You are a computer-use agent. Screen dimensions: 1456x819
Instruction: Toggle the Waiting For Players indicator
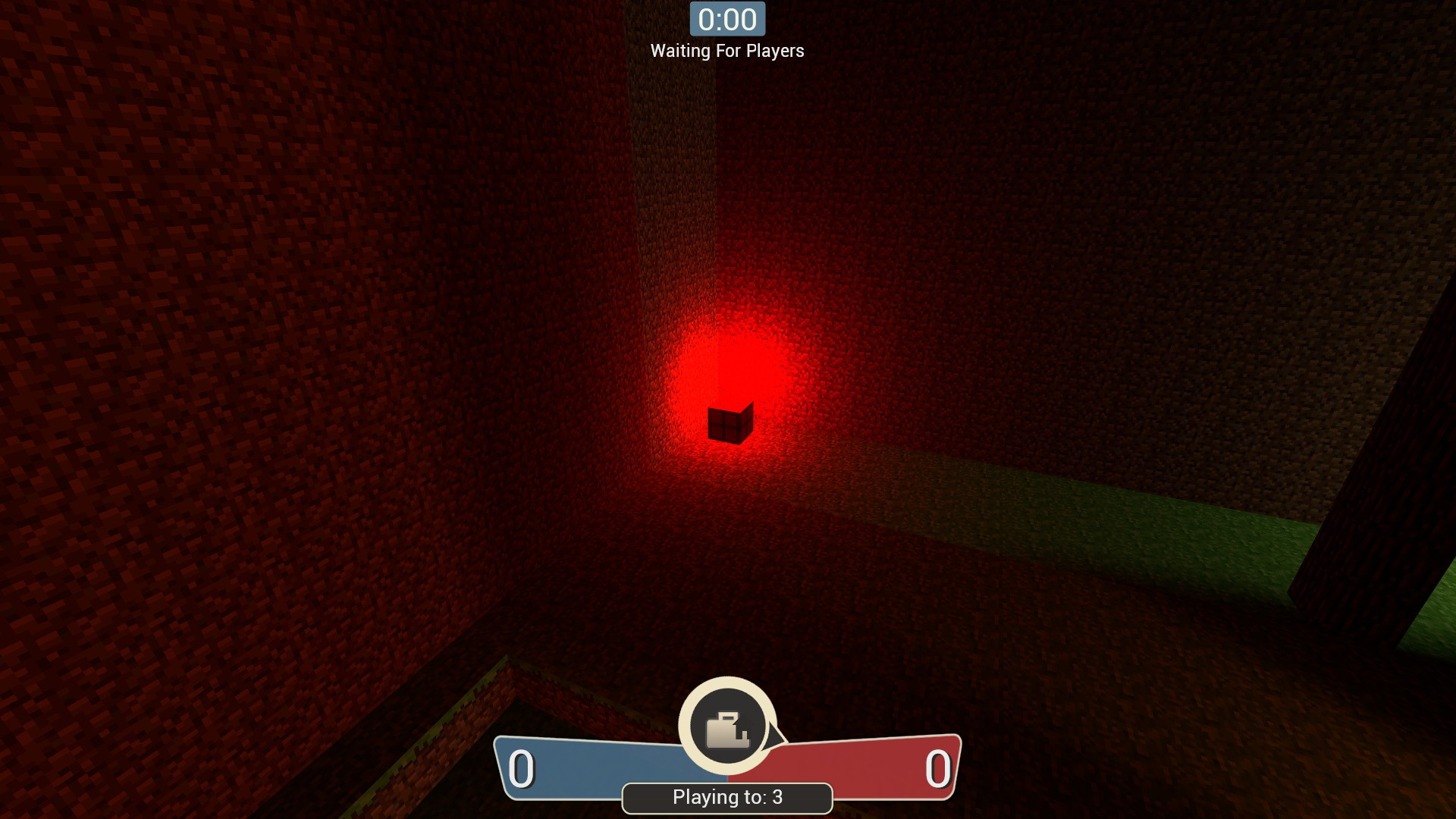point(726,52)
